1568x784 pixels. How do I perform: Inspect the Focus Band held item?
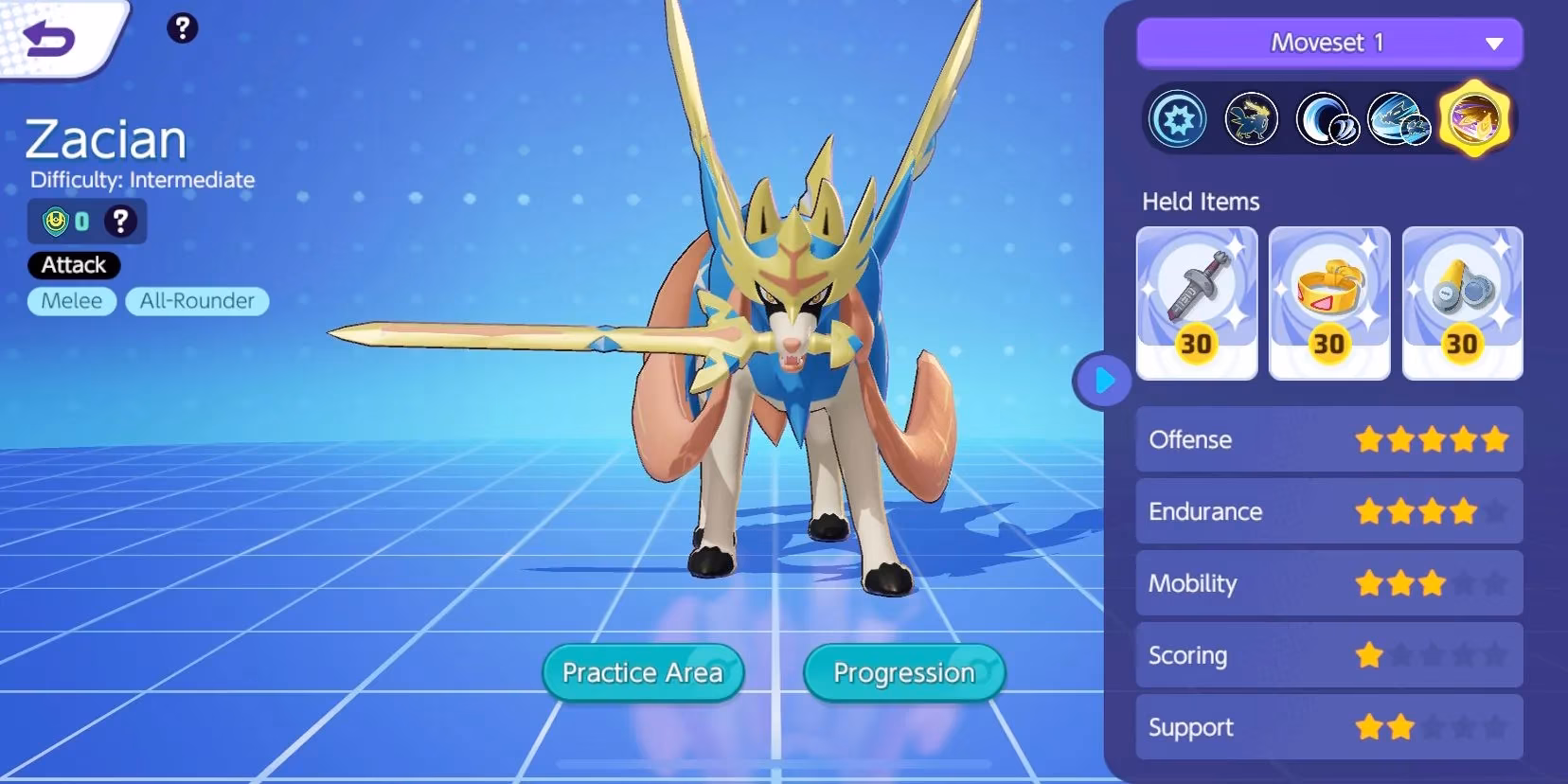pos(1329,301)
